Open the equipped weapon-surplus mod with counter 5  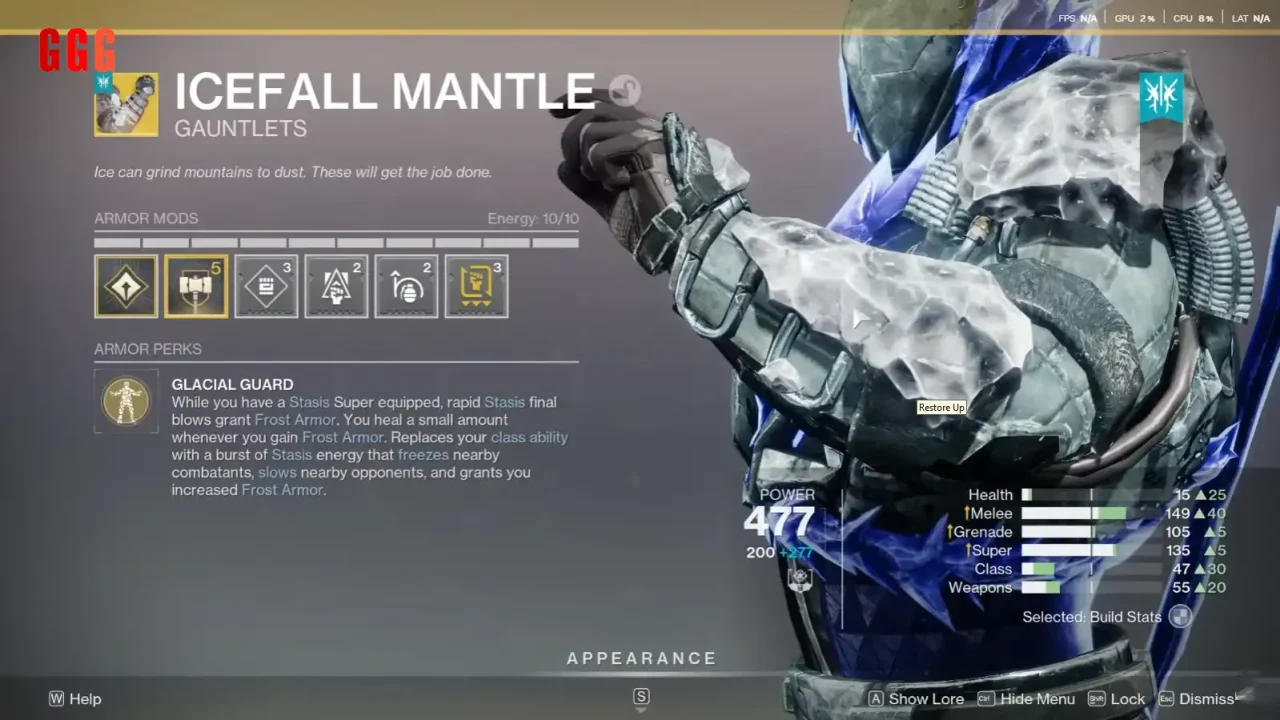(196, 286)
